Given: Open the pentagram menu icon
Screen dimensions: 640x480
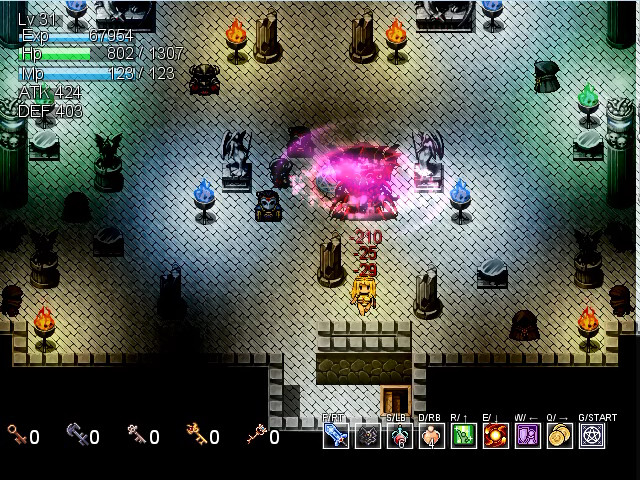Looking at the screenshot, I should click(593, 436).
